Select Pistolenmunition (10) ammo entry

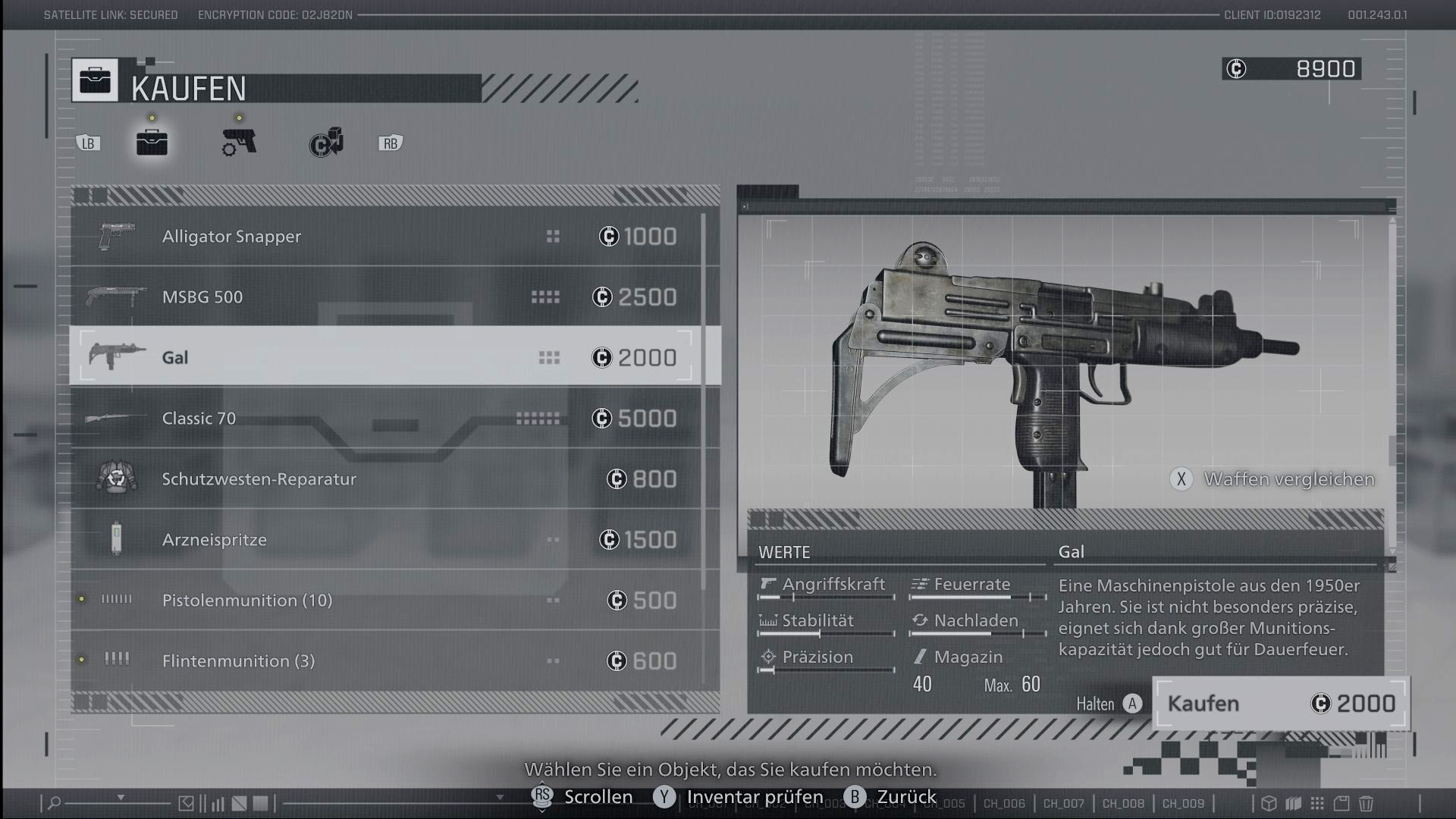pyautogui.click(x=387, y=601)
